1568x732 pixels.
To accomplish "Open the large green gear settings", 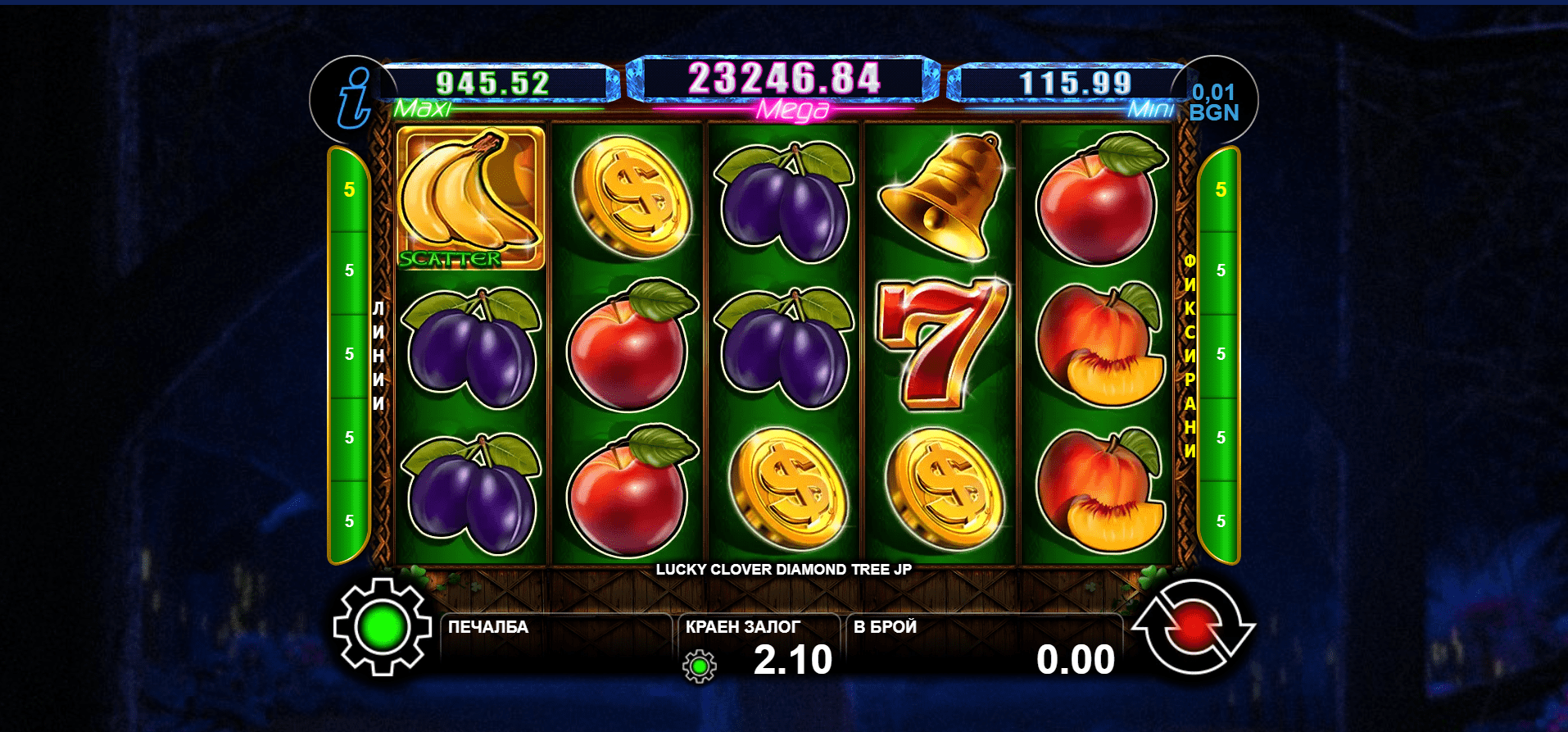I will pyautogui.click(x=382, y=627).
